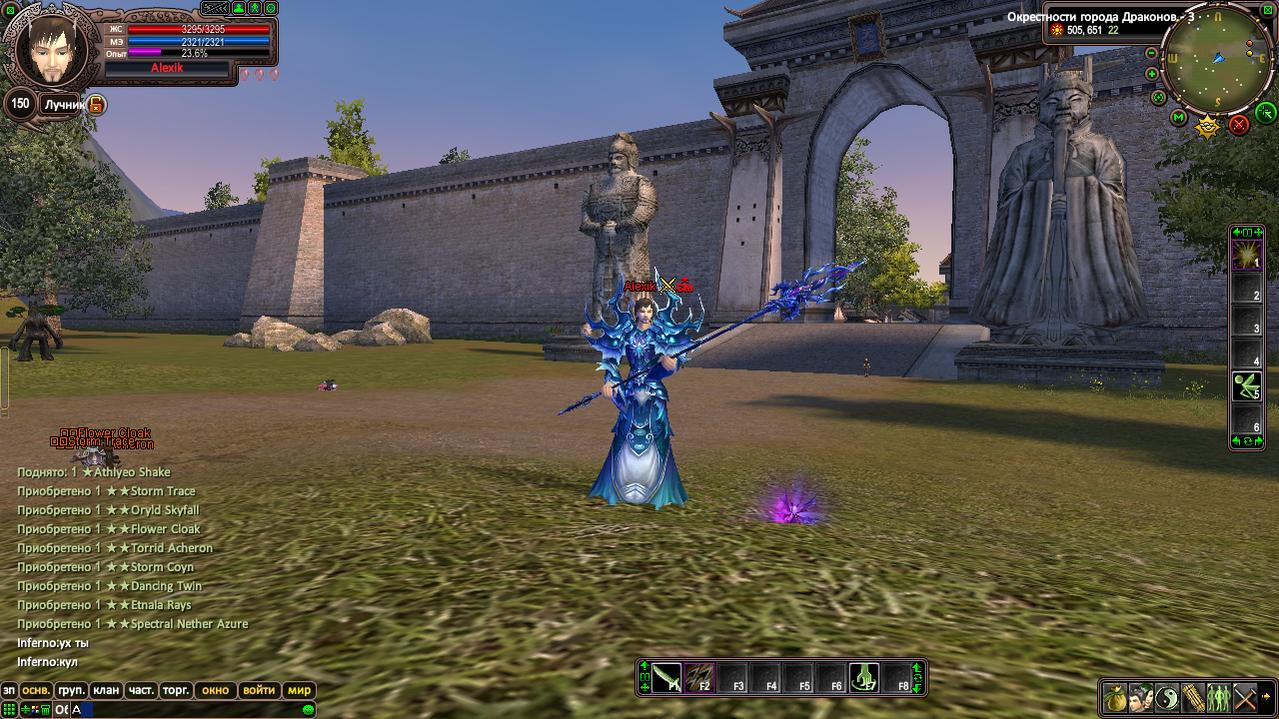Screen dimensions: 1279x719
Task: Open the green figures party menu
Action: (x=1218, y=696)
